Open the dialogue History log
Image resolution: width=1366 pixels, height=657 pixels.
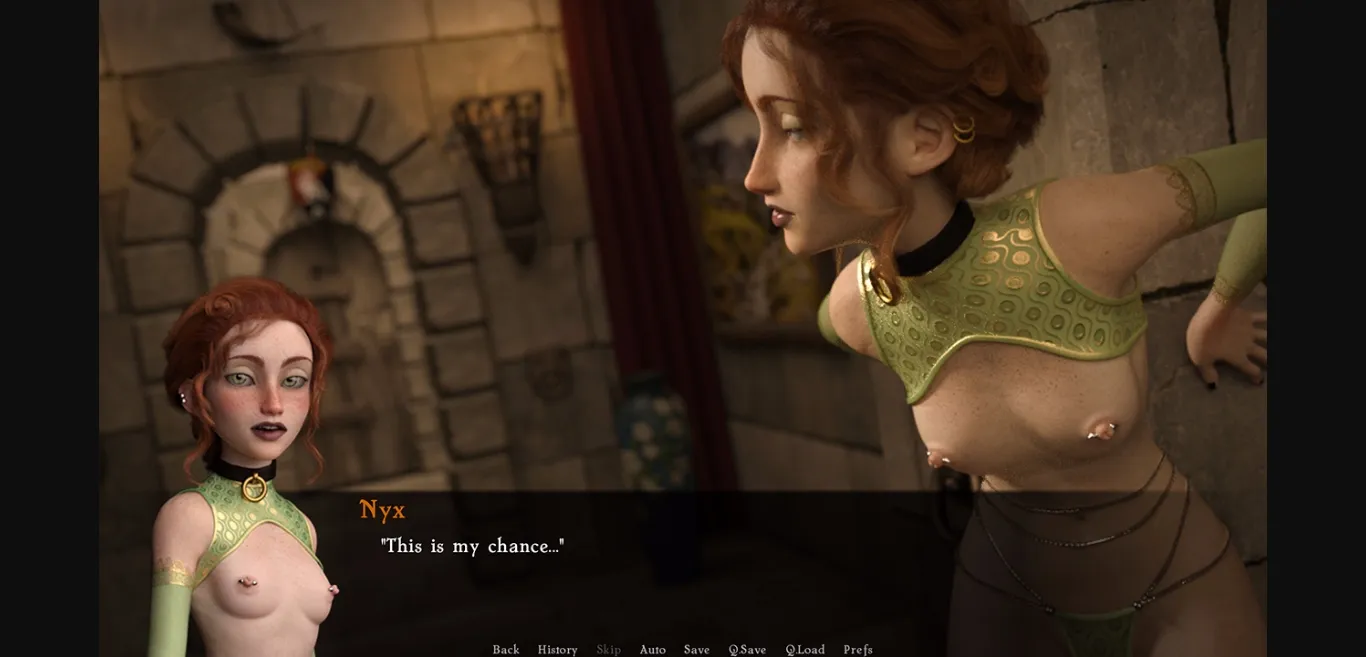(x=557, y=650)
